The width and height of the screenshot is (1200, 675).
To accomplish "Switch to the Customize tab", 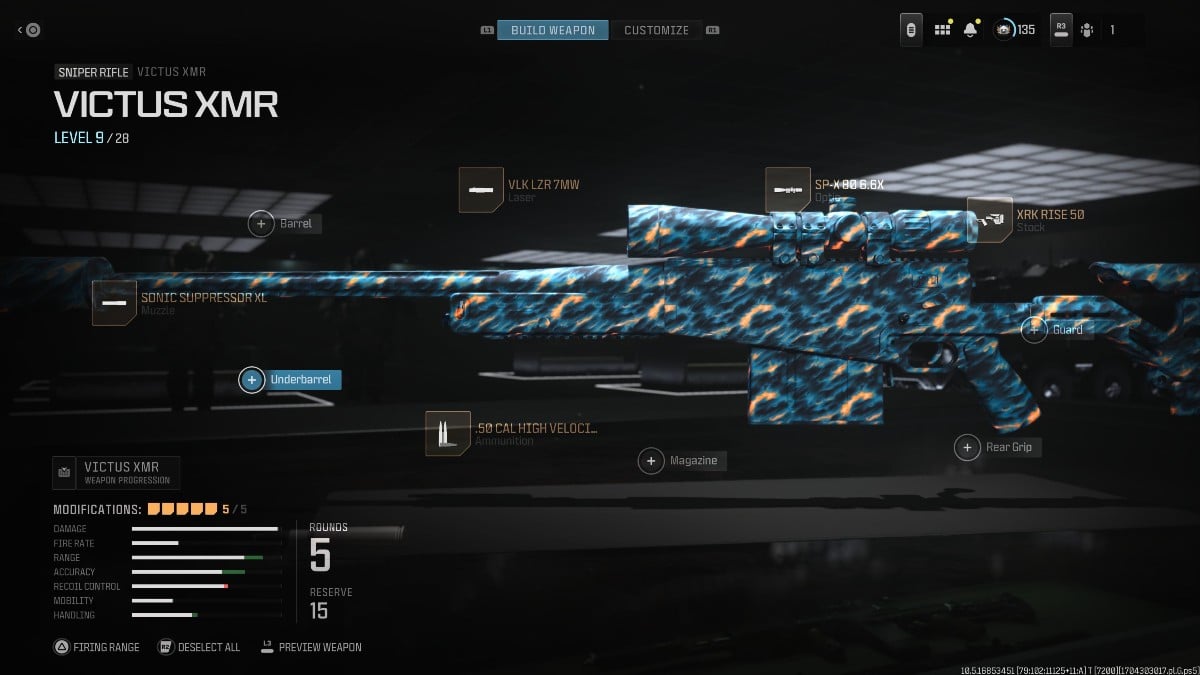I will pos(656,30).
